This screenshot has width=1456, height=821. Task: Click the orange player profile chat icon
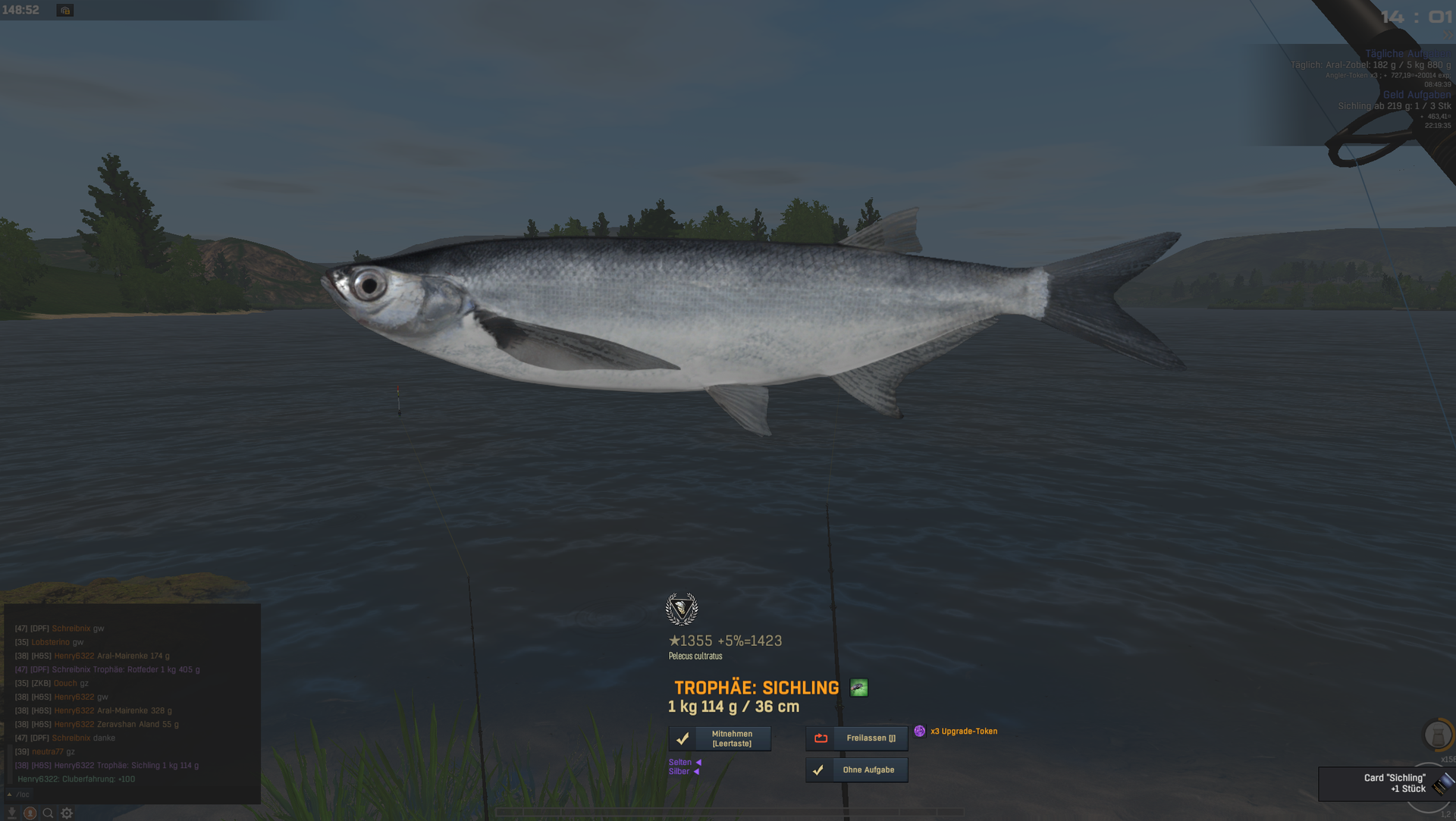30,813
